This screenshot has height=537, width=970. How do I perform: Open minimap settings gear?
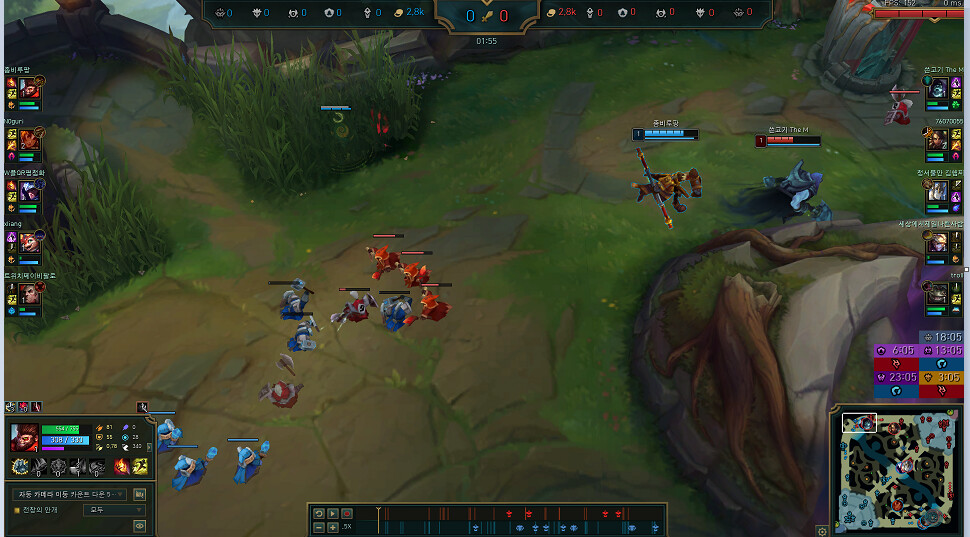click(822, 531)
